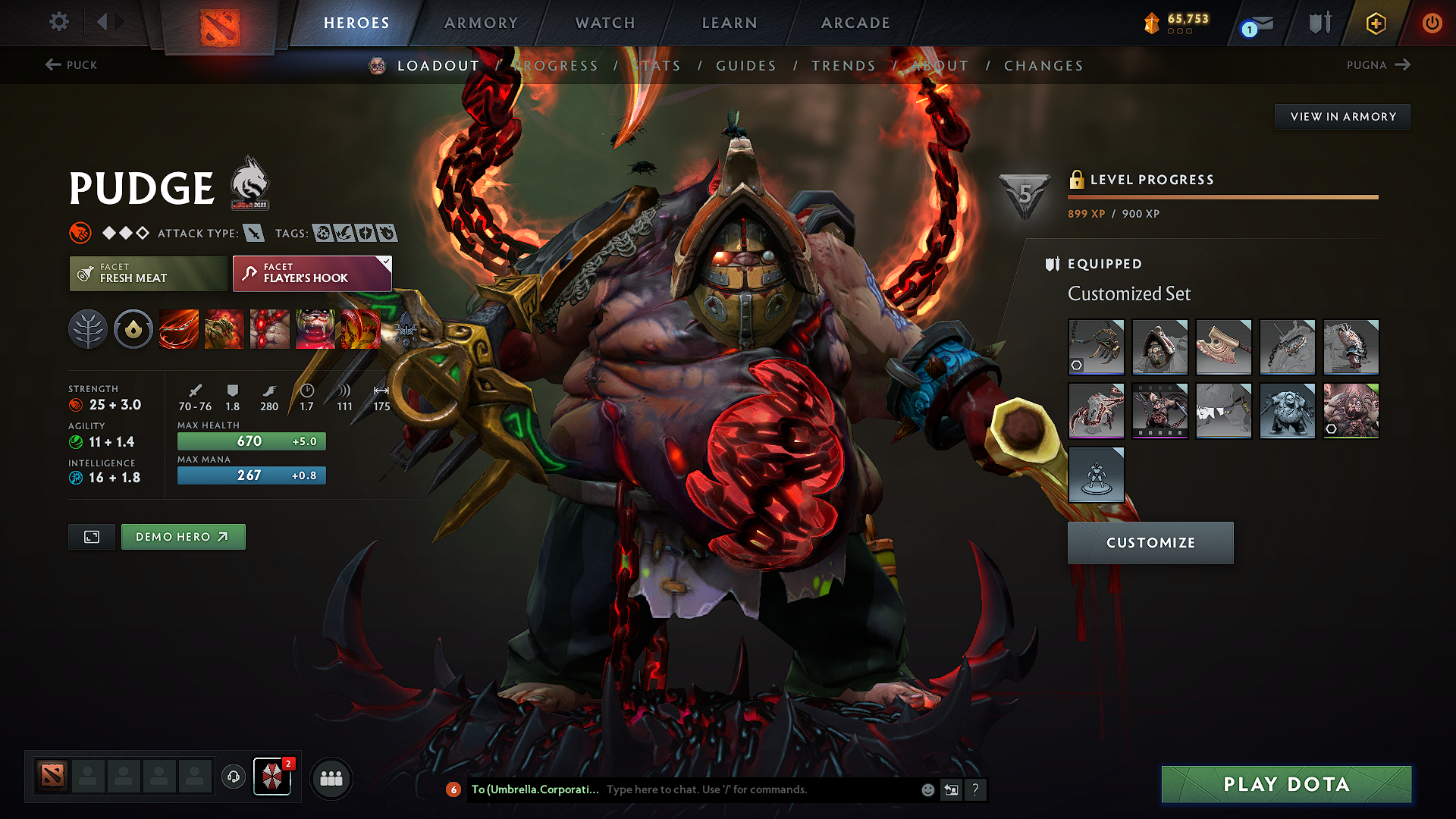Toggle the chat channel settings icon
1456x819 pixels.
pos(951,789)
